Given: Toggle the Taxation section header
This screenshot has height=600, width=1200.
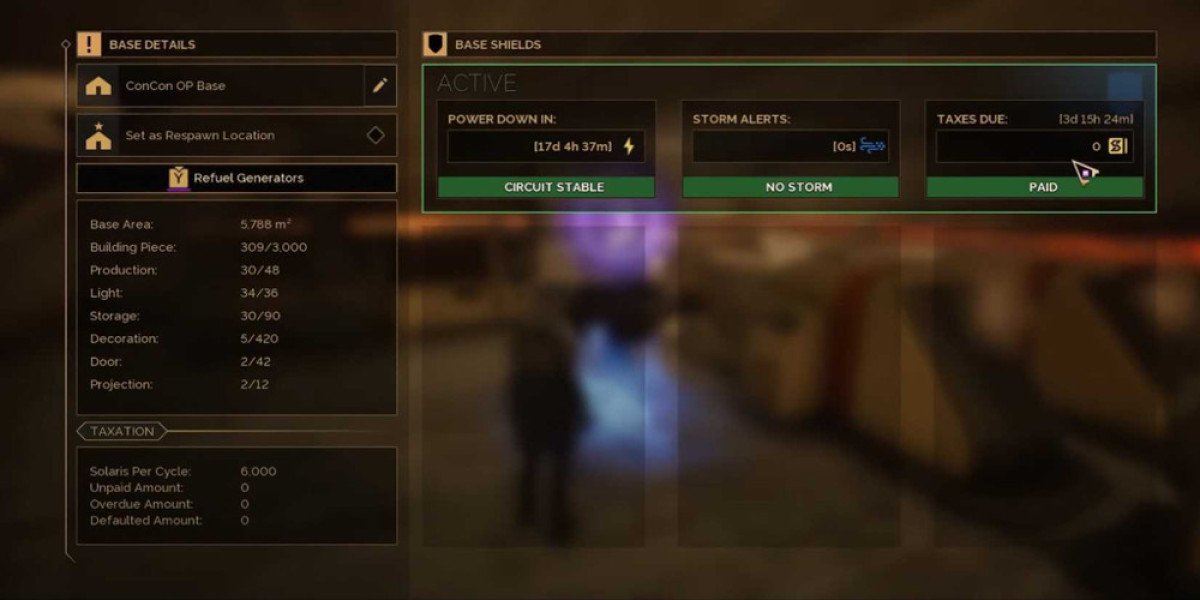Looking at the screenshot, I should click(122, 432).
